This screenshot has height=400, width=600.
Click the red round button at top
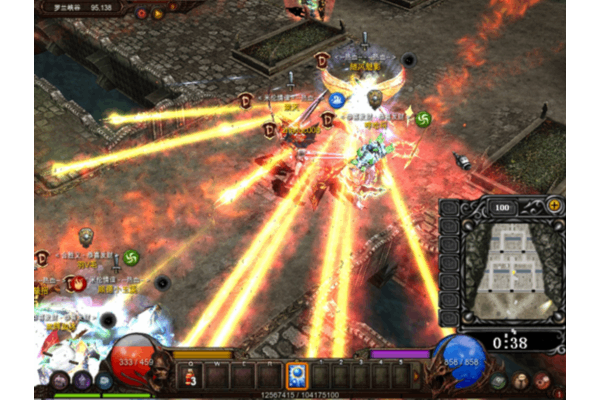(x=141, y=13)
